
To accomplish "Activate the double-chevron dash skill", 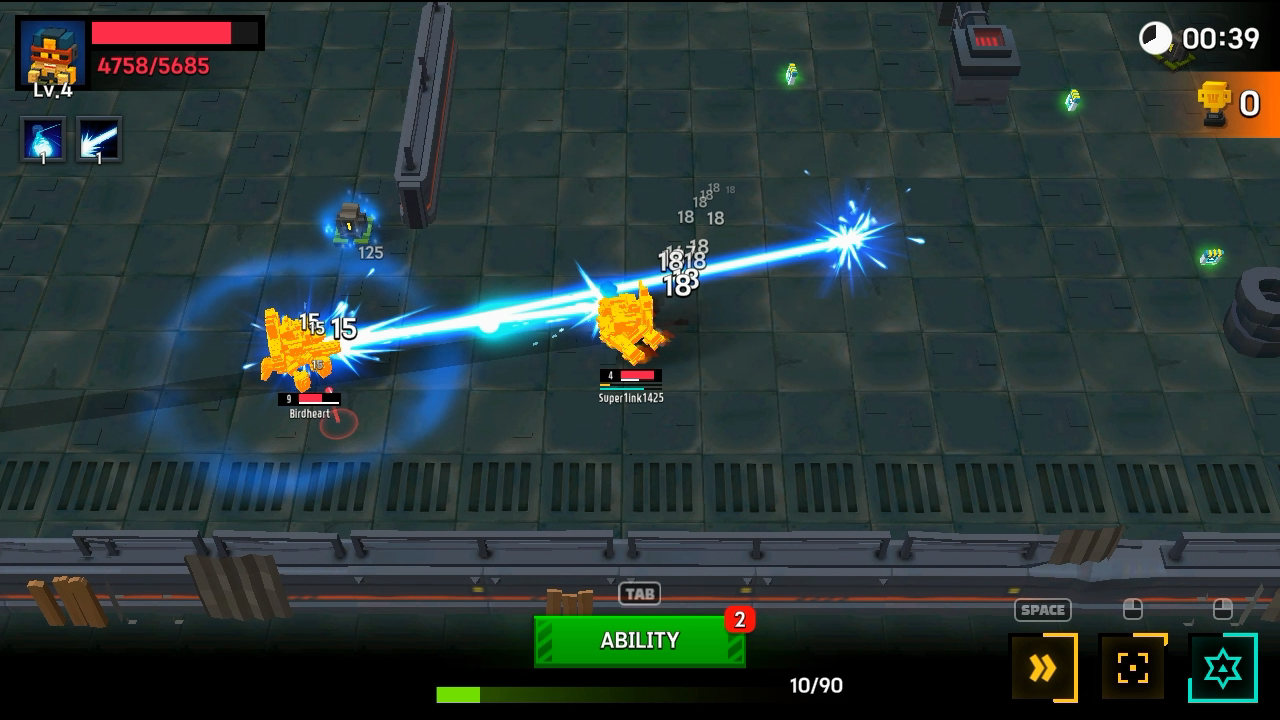I will pos(1043,668).
